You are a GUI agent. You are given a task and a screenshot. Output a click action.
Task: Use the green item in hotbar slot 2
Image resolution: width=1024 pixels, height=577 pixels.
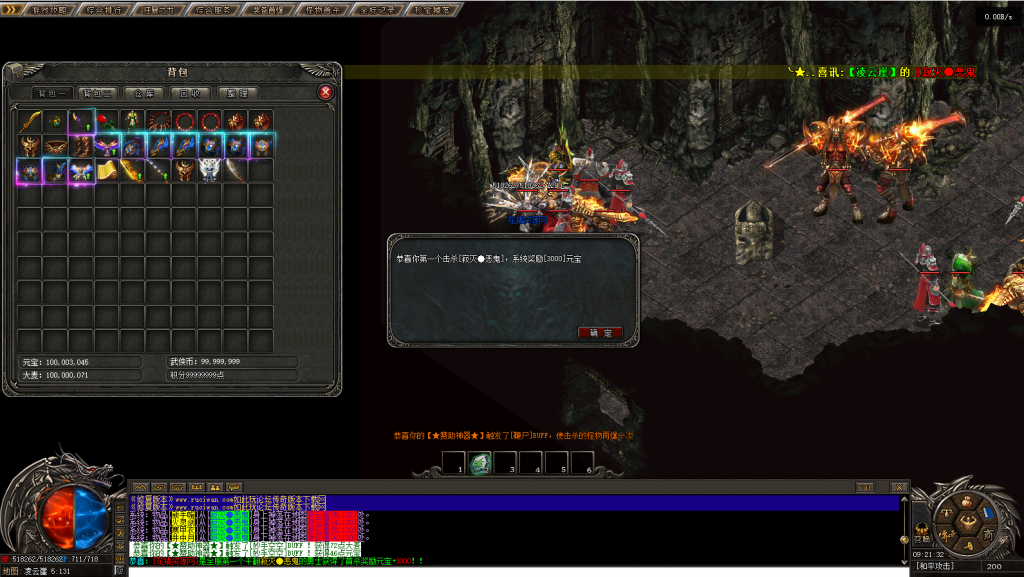[x=479, y=466]
